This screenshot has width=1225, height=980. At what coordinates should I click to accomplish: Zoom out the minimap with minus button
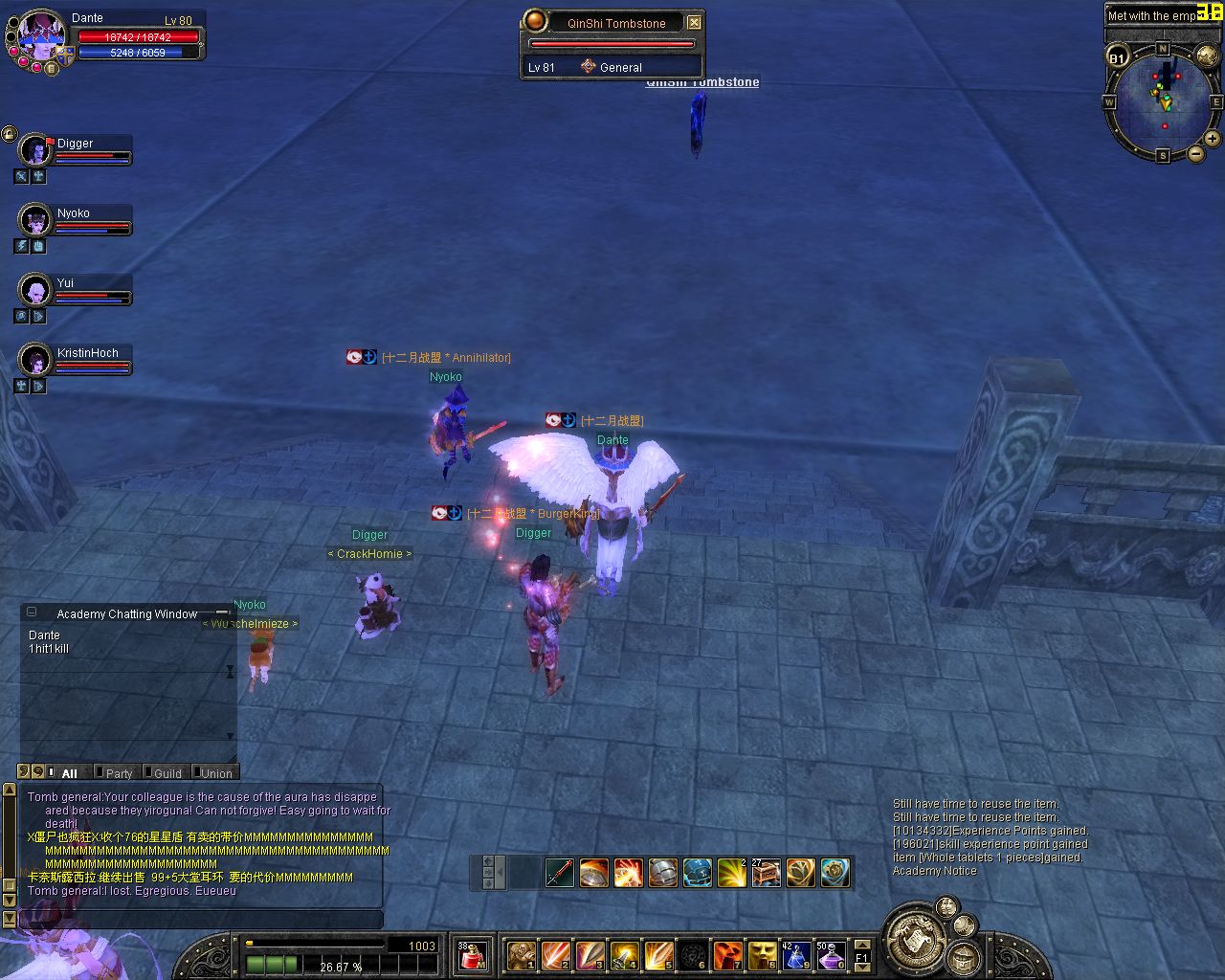pyautogui.click(x=1196, y=153)
